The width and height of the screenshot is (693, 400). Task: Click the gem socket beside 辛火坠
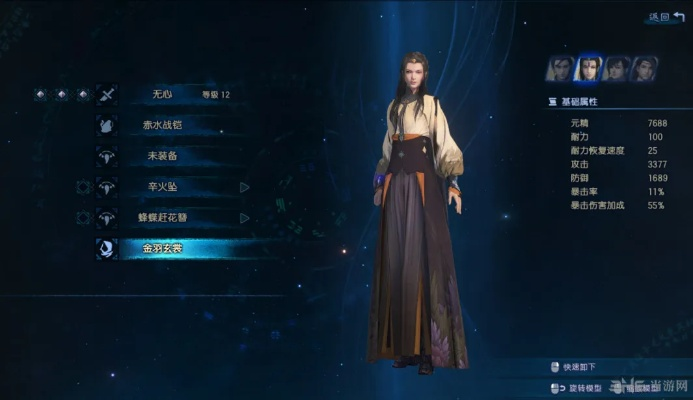click(83, 187)
